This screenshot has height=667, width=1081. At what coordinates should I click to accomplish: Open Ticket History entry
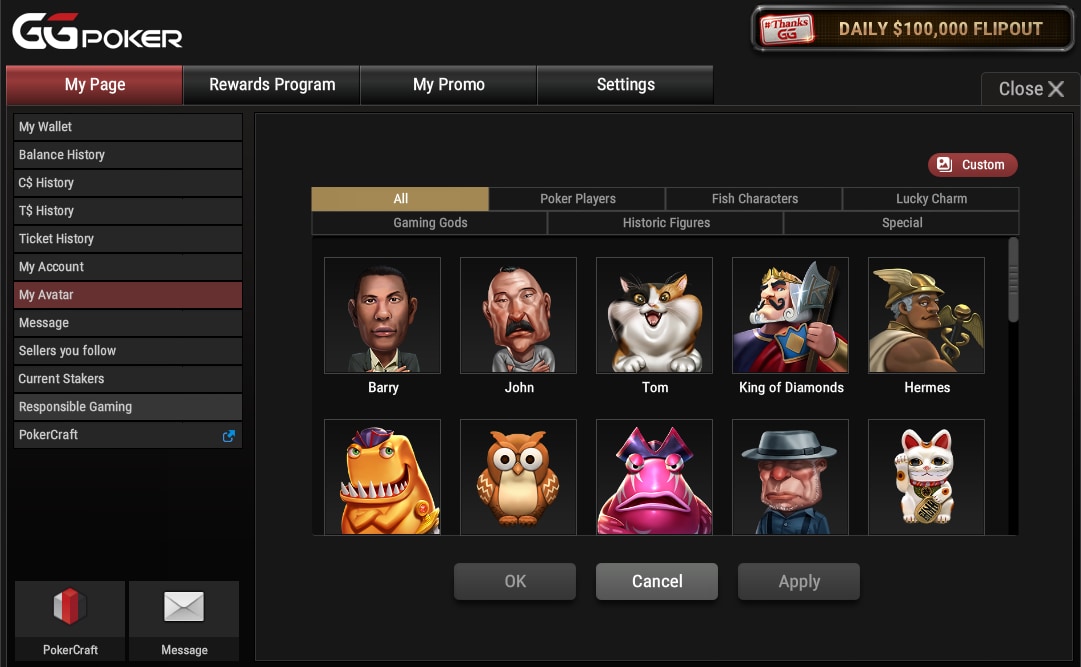[128, 239]
